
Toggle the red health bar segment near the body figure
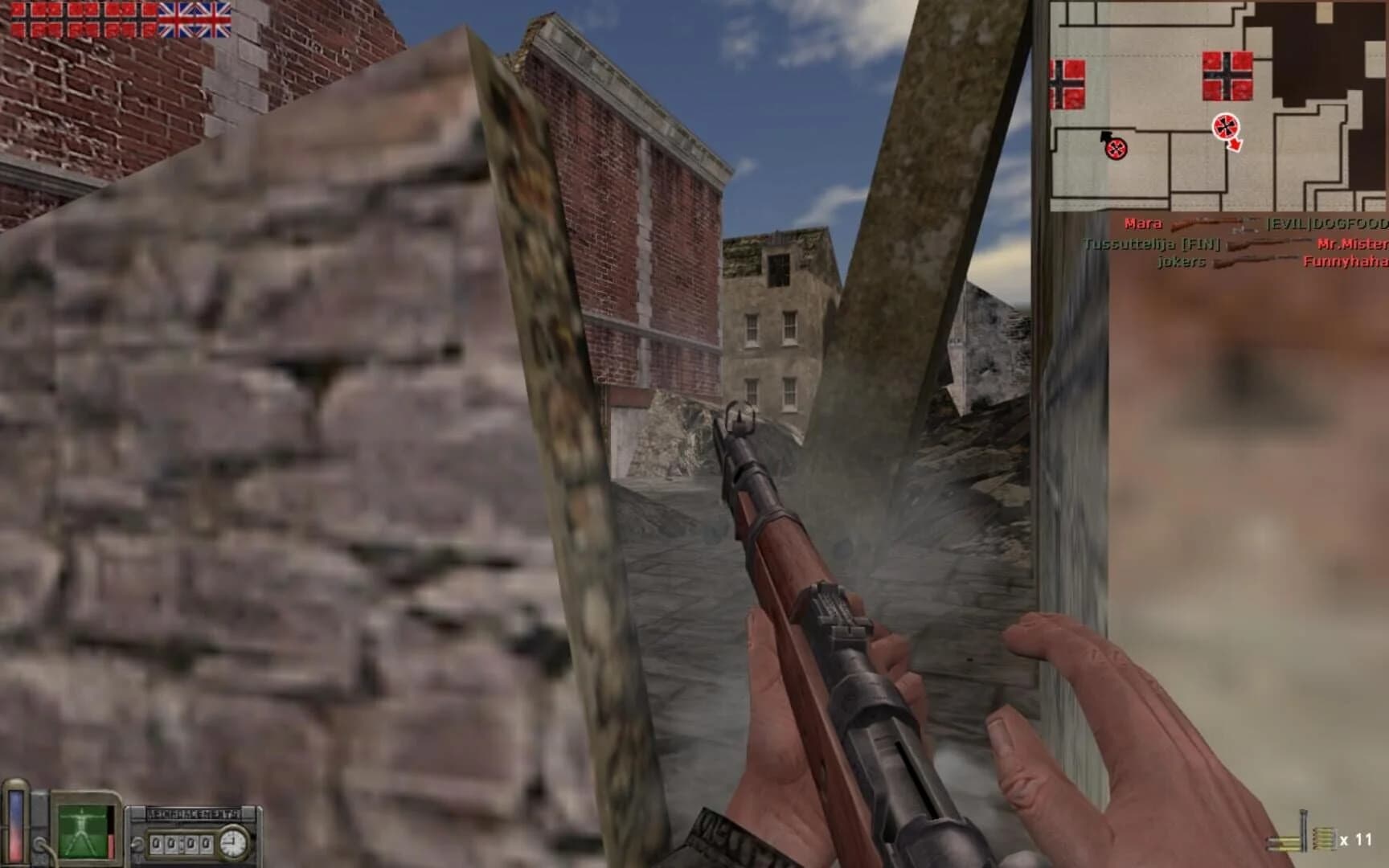[x=110, y=845]
